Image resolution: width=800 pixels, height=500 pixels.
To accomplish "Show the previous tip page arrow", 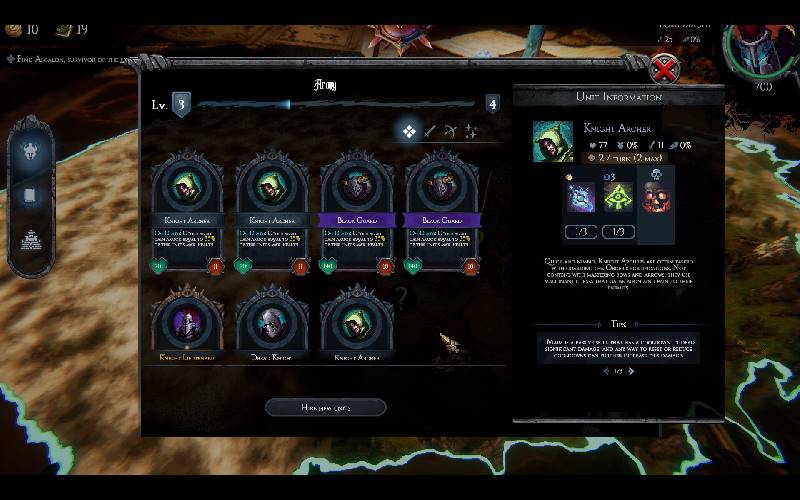I will pos(604,371).
